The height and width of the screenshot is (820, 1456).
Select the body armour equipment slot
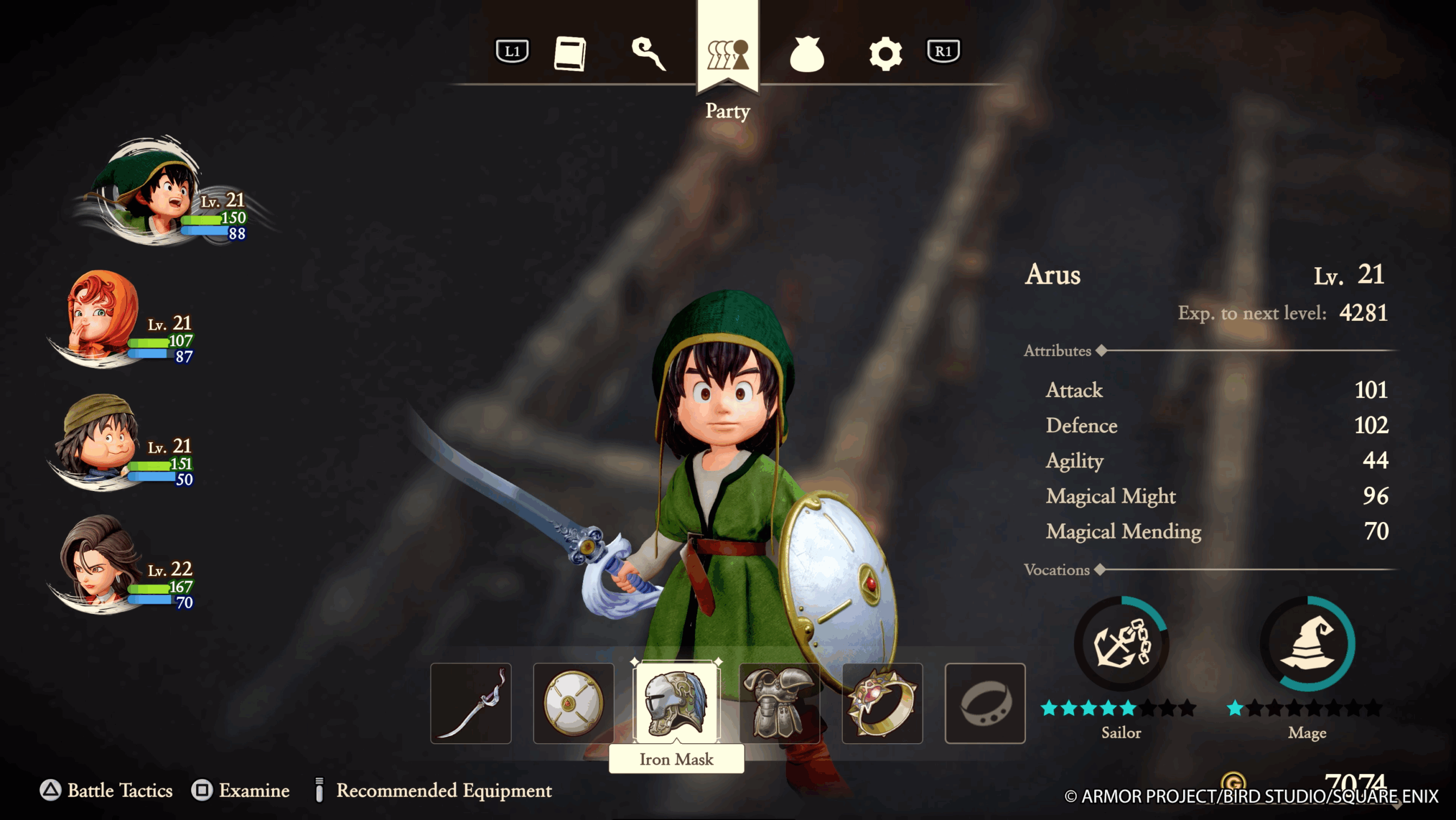click(x=779, y=703)
